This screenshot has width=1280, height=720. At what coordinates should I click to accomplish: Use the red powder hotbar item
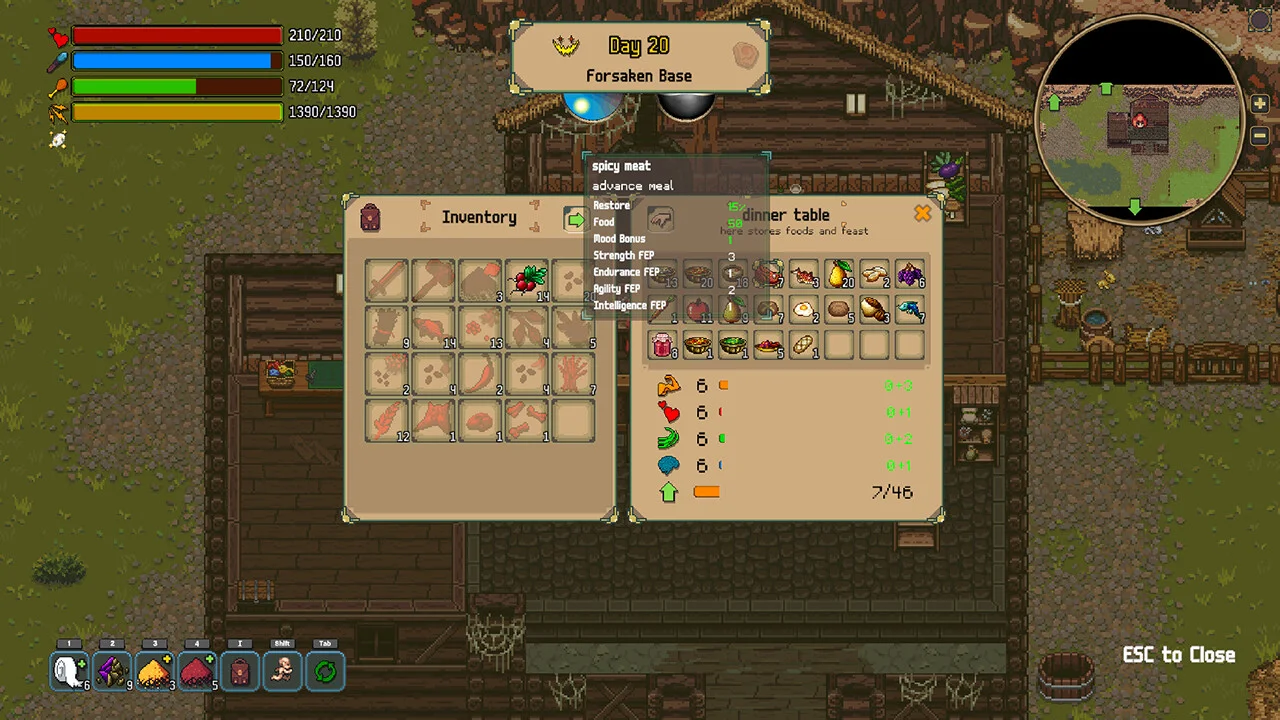tap(197, 671)
